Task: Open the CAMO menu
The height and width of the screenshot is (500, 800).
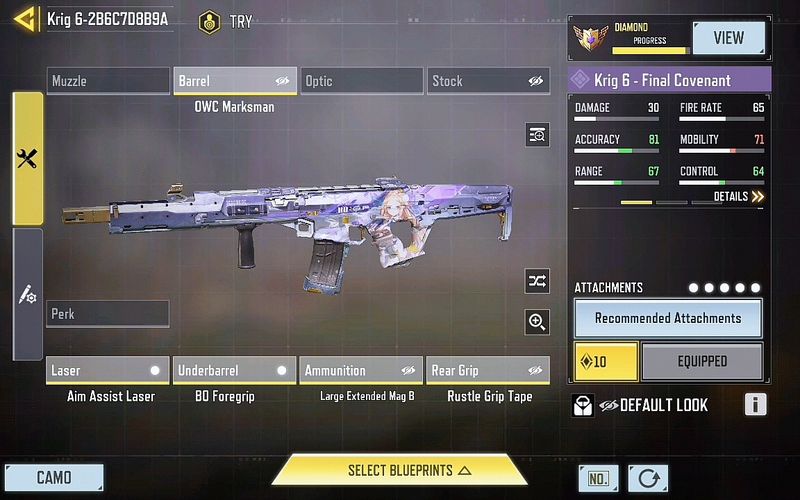Action: (x=54, y=477)
